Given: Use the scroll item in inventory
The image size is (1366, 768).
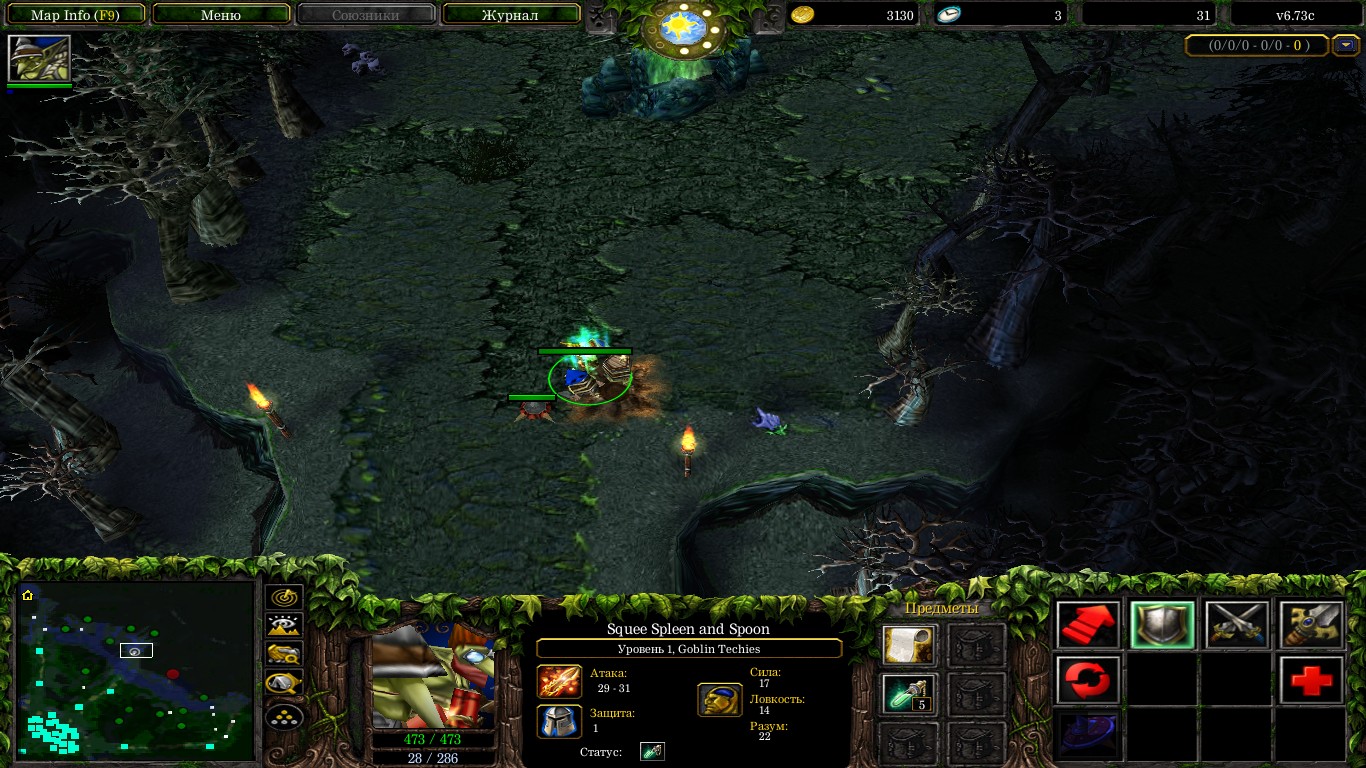Looking at the screenshot, I should pos(909,645).
